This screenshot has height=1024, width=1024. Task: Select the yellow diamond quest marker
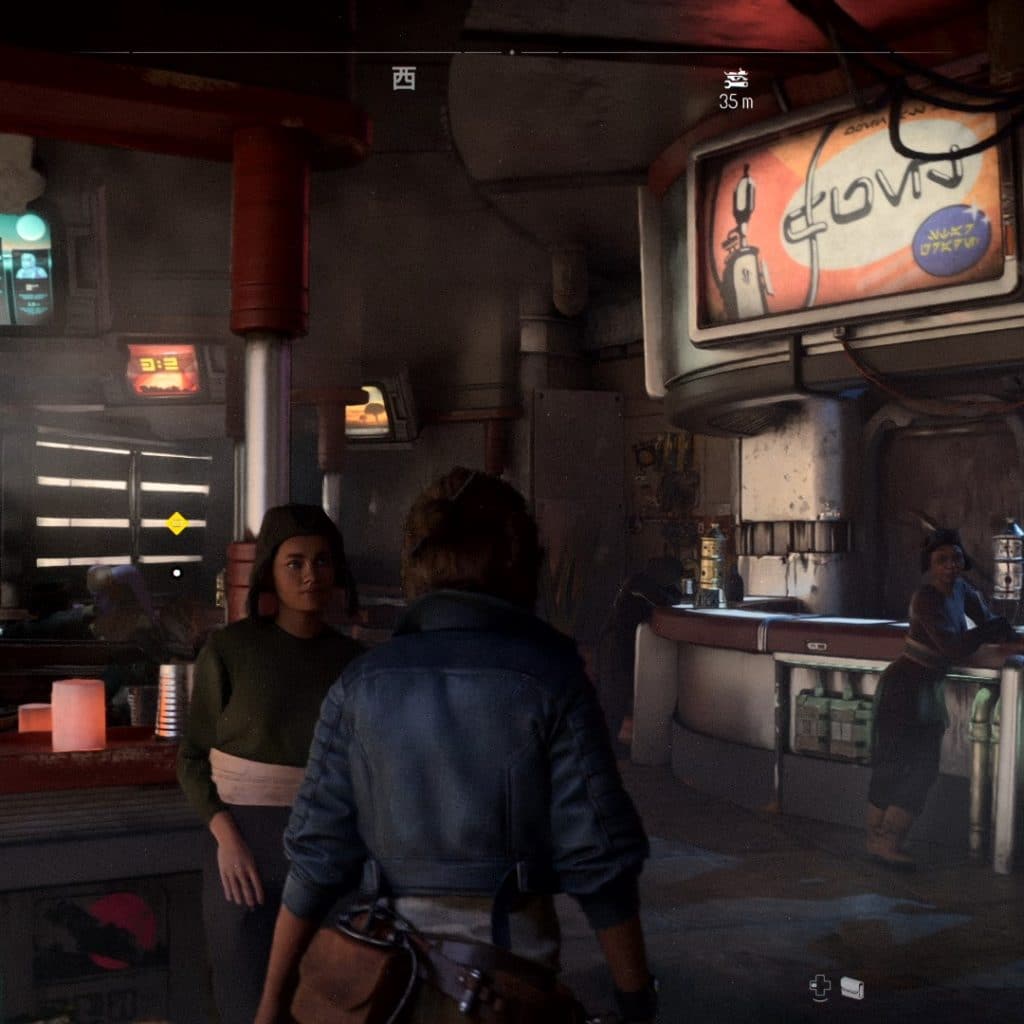point(177,522)
